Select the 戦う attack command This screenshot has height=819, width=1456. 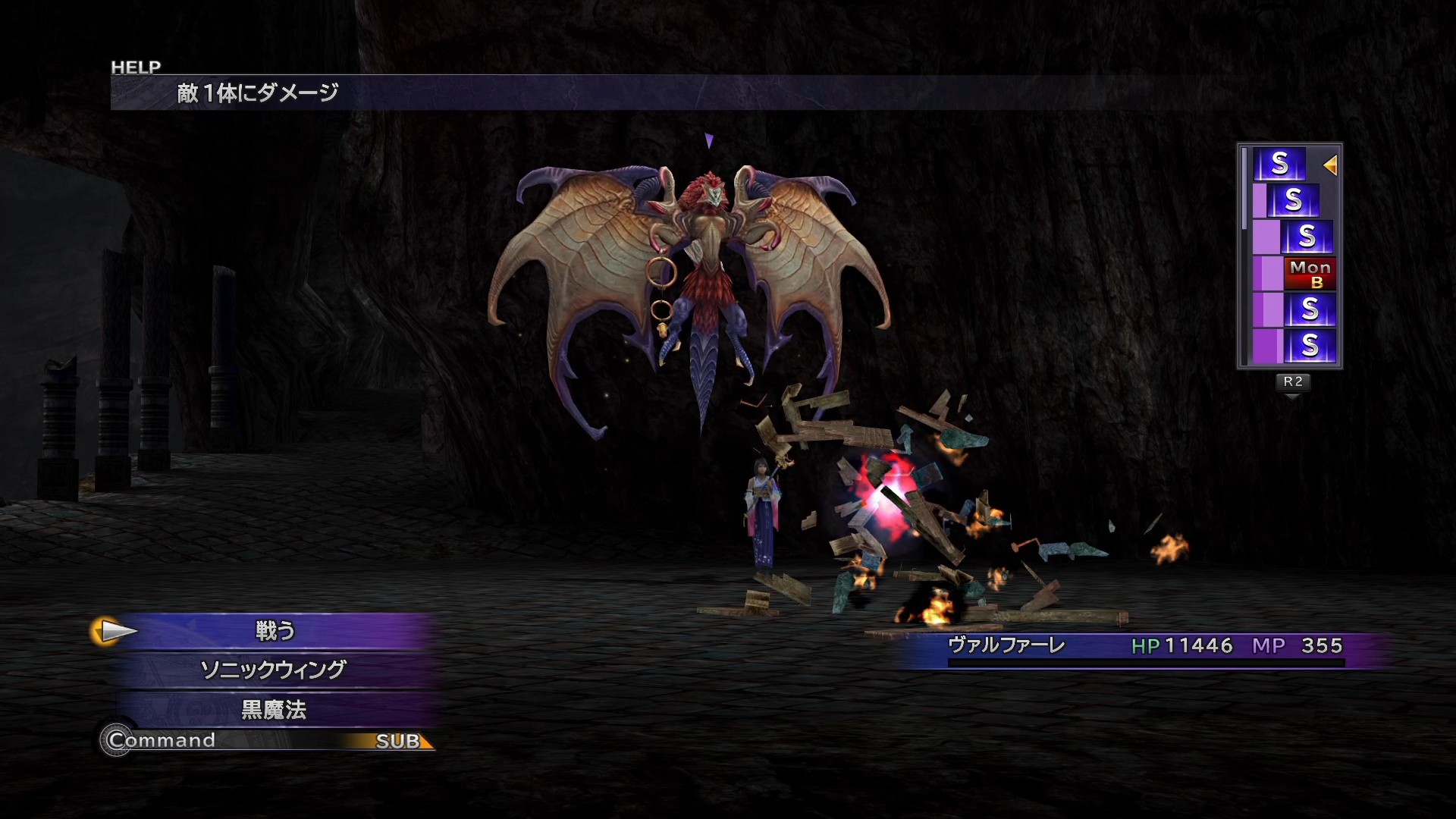[x=275, y=631]
